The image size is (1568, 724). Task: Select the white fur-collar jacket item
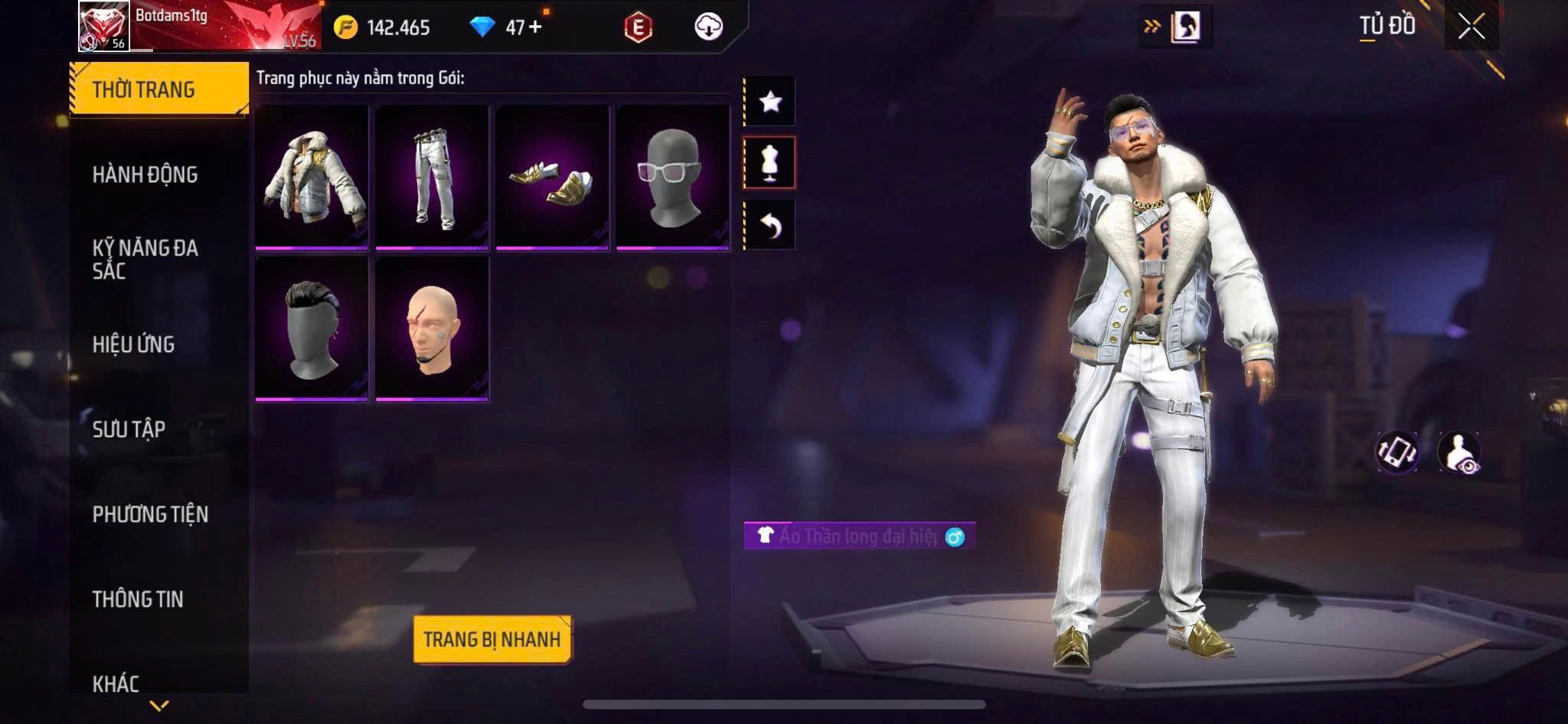(x=312, y=177)
